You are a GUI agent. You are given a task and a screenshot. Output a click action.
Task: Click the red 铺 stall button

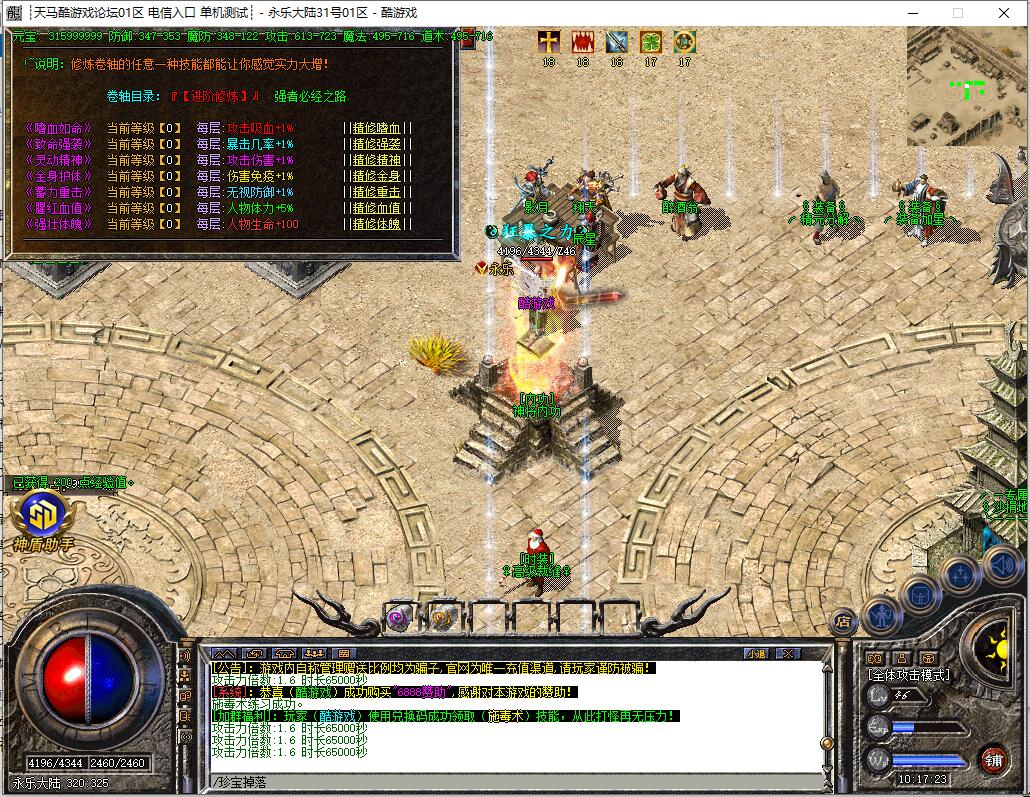[x=993, y=758]
